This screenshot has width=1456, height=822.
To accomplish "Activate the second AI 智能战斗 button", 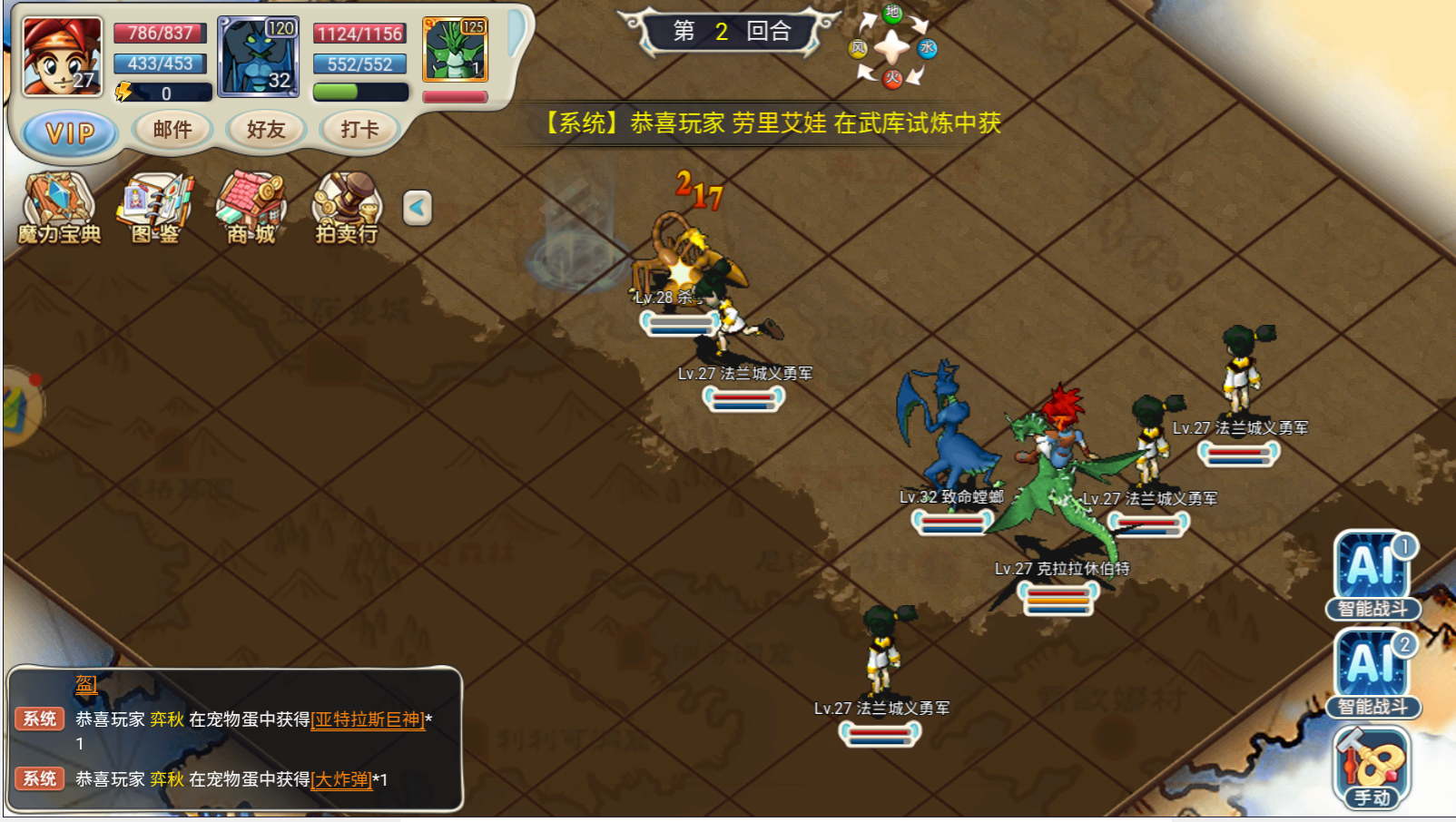I will click(1373, 671).
